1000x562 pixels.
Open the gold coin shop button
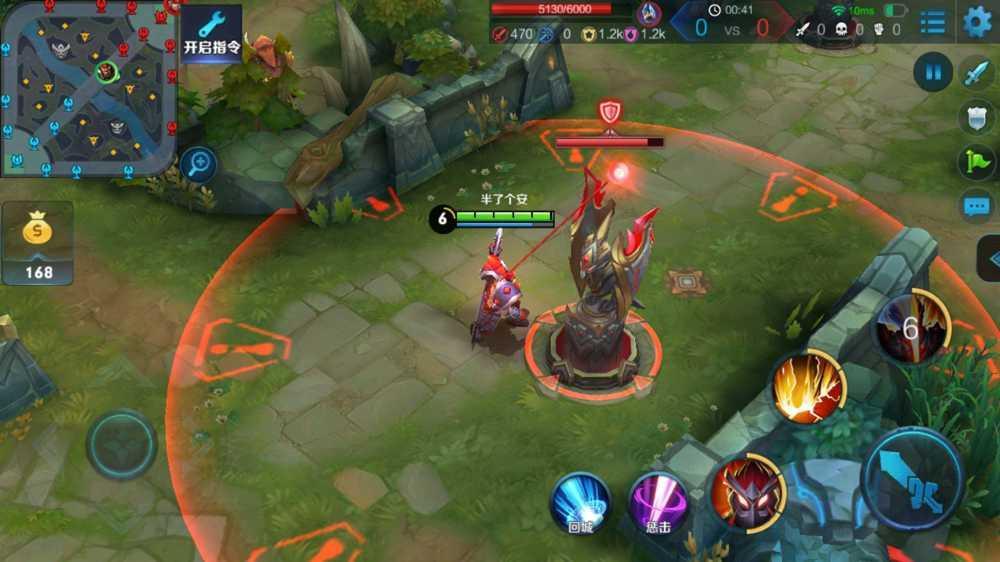pos(38,243)
